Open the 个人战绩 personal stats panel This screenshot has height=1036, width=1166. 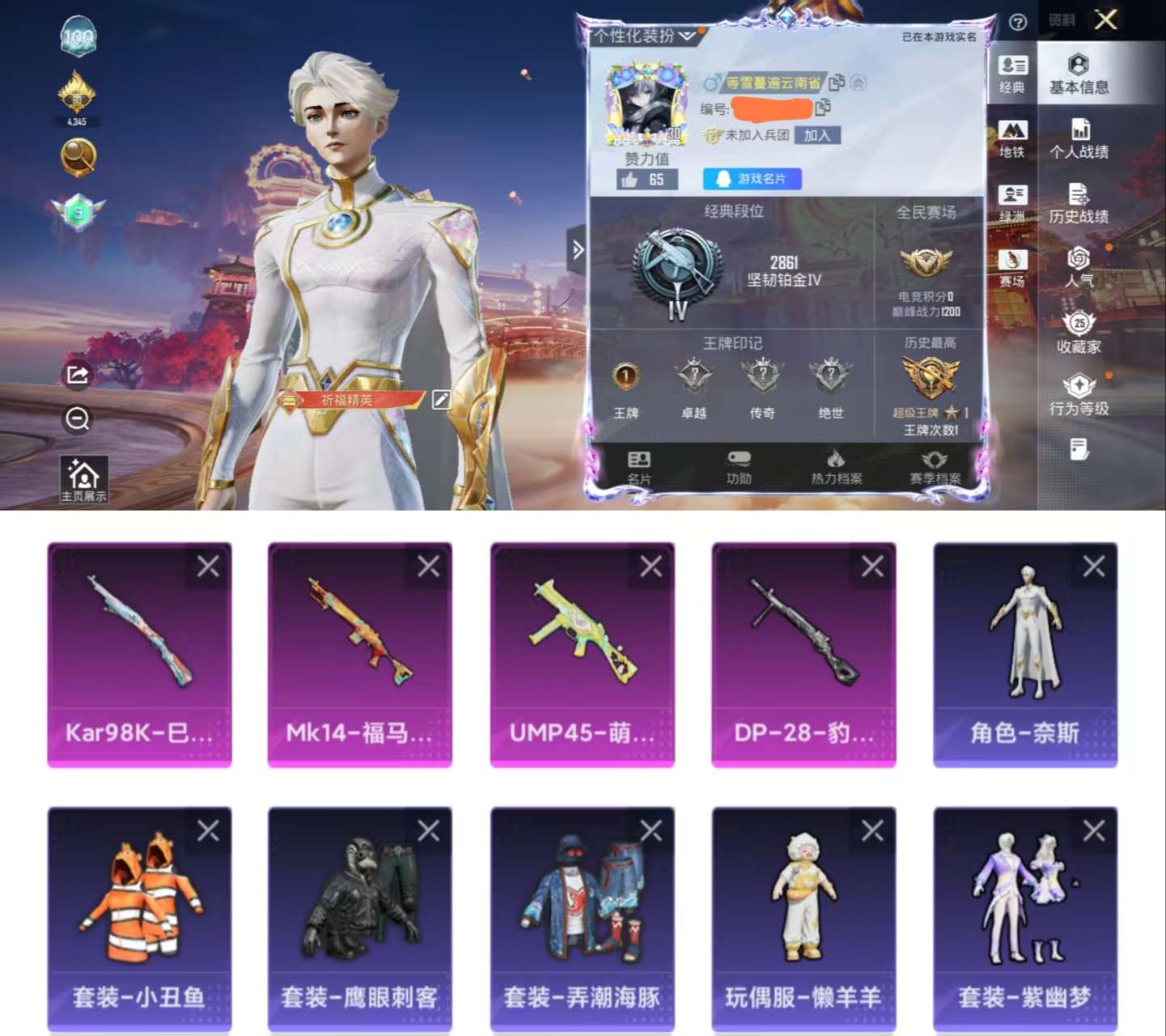1083,139
